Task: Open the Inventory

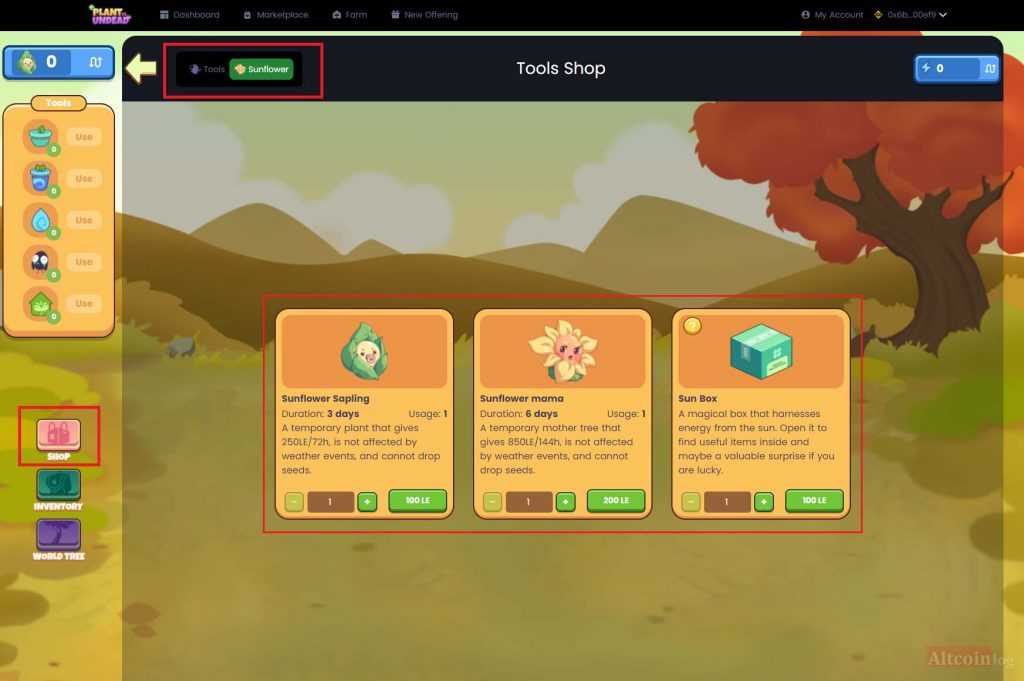Action: [59, 487]
